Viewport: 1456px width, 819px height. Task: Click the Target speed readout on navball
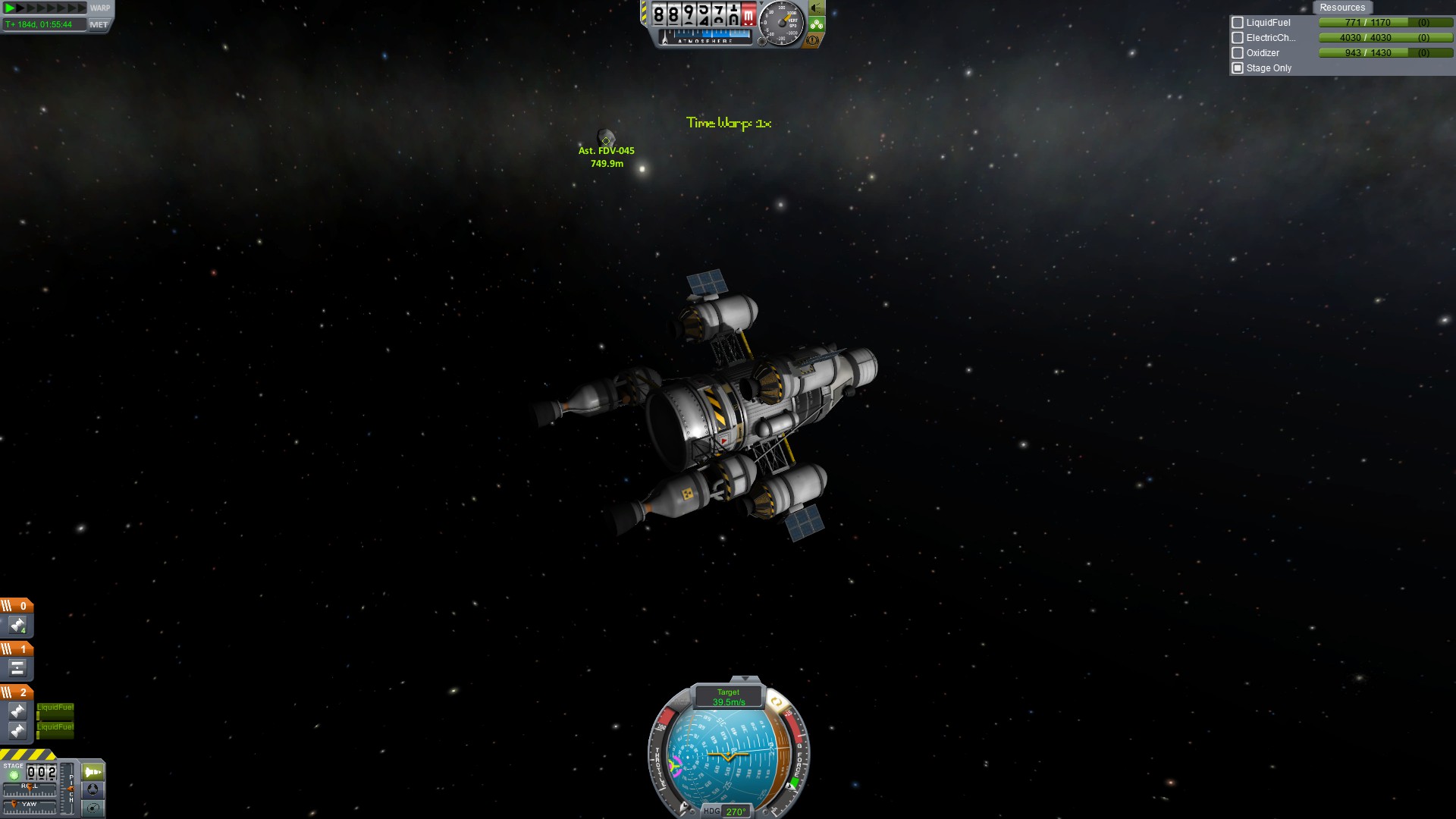coord(728,697)
